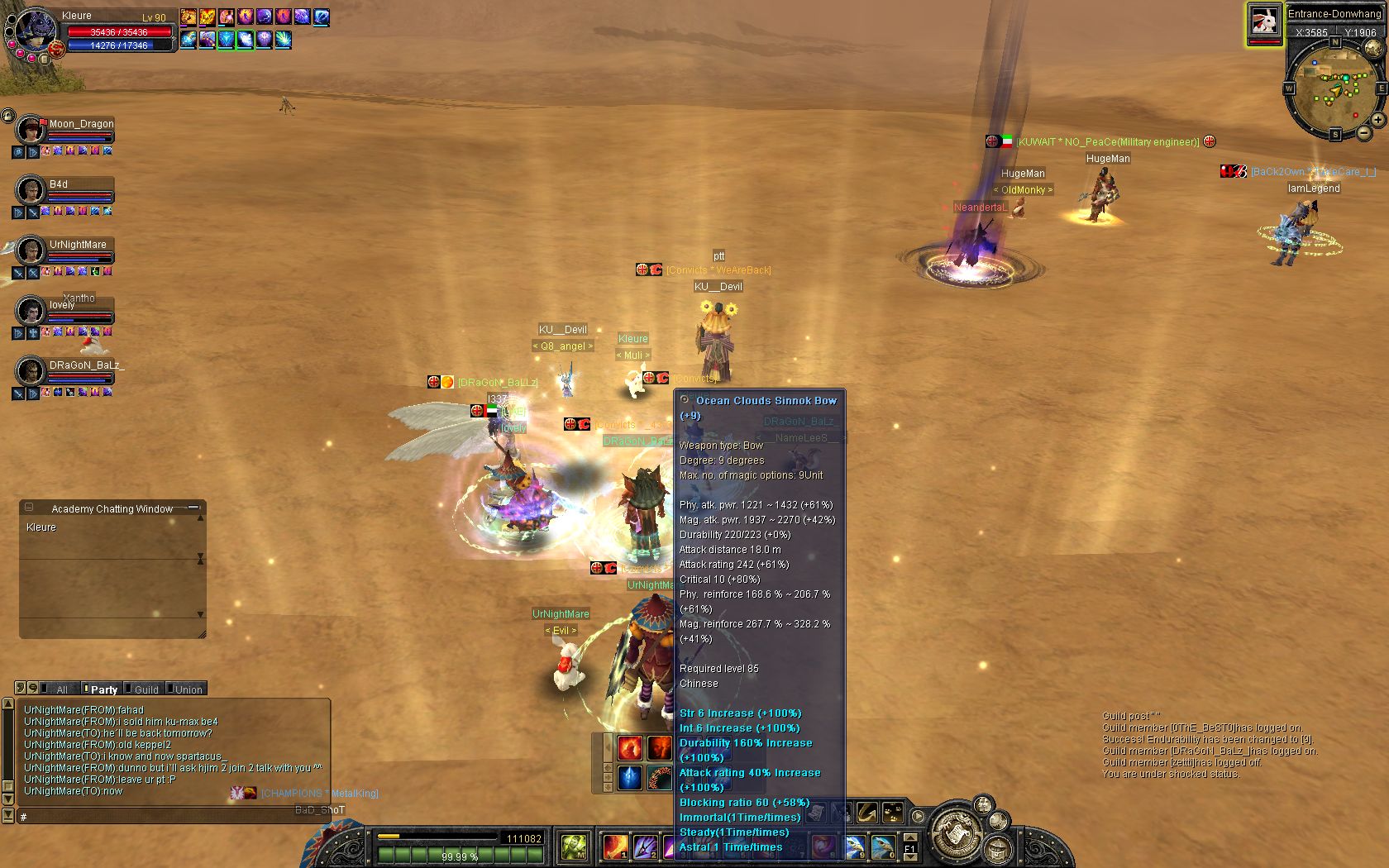
Task: Select the white rabbit pet portrait
Action: click(1264, 21)
